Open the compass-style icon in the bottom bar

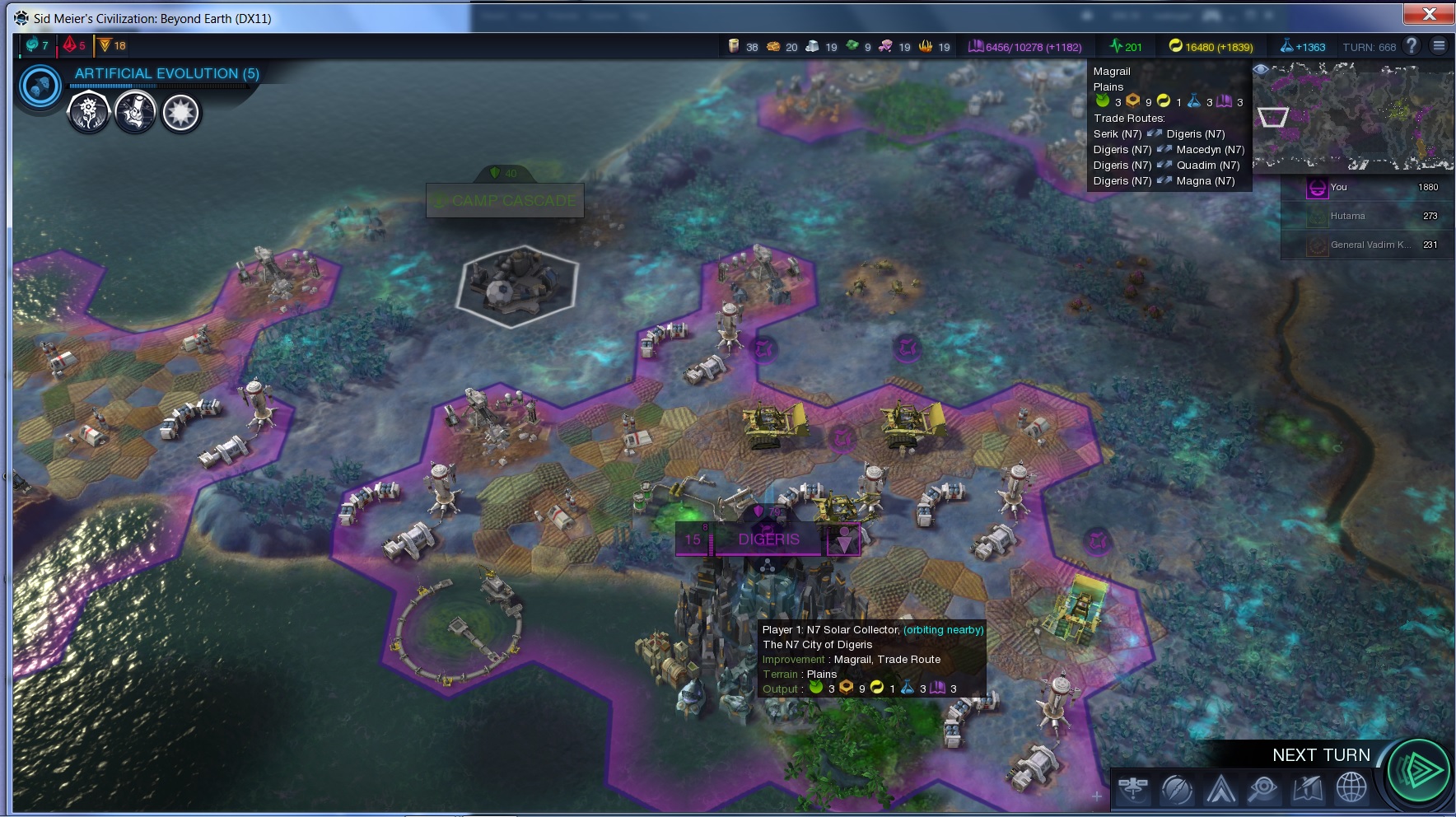pyautogui.click(x=1177, y=789)
